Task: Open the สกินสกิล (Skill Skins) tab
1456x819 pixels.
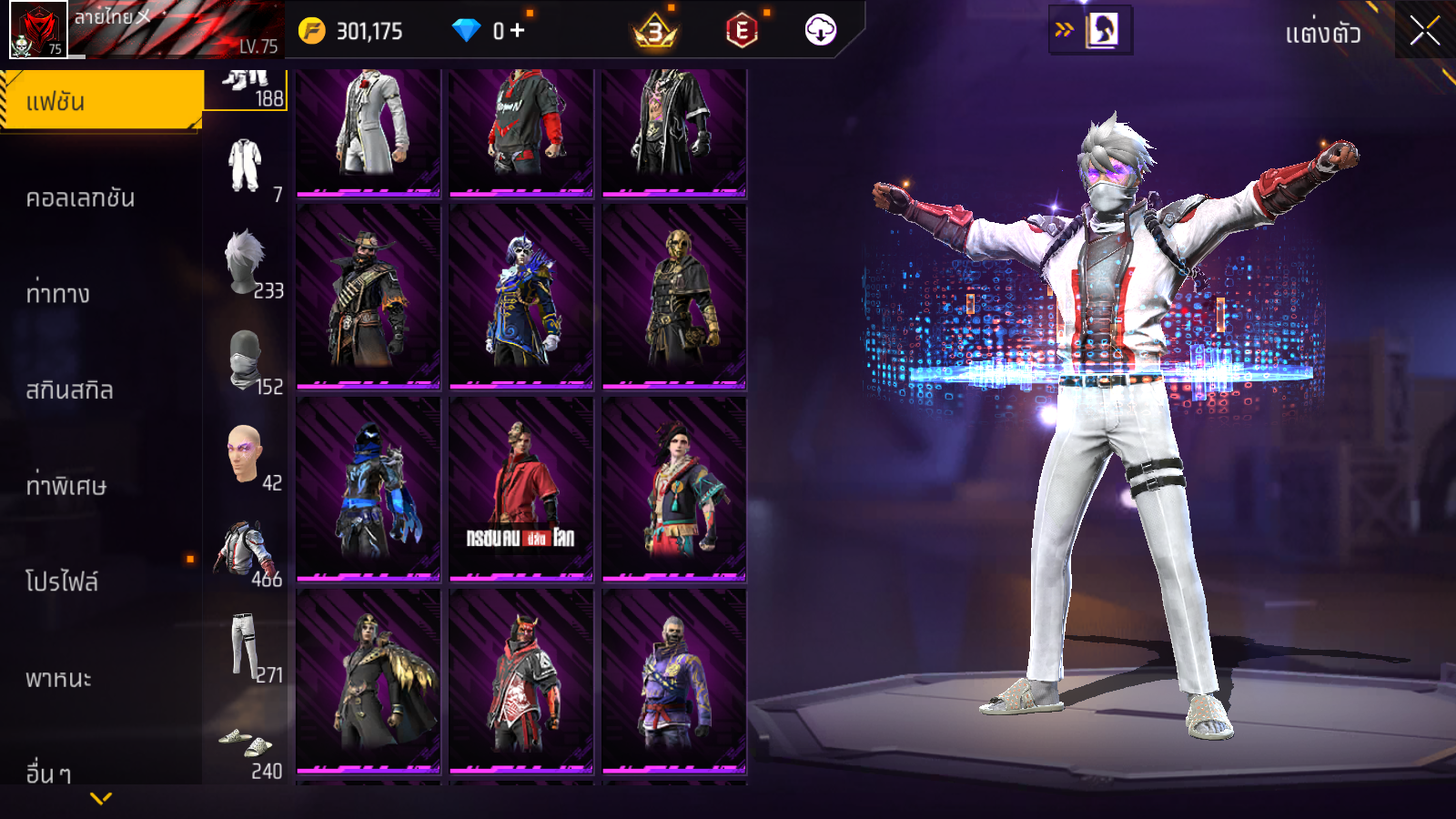Action: click(x=69, y=389)
